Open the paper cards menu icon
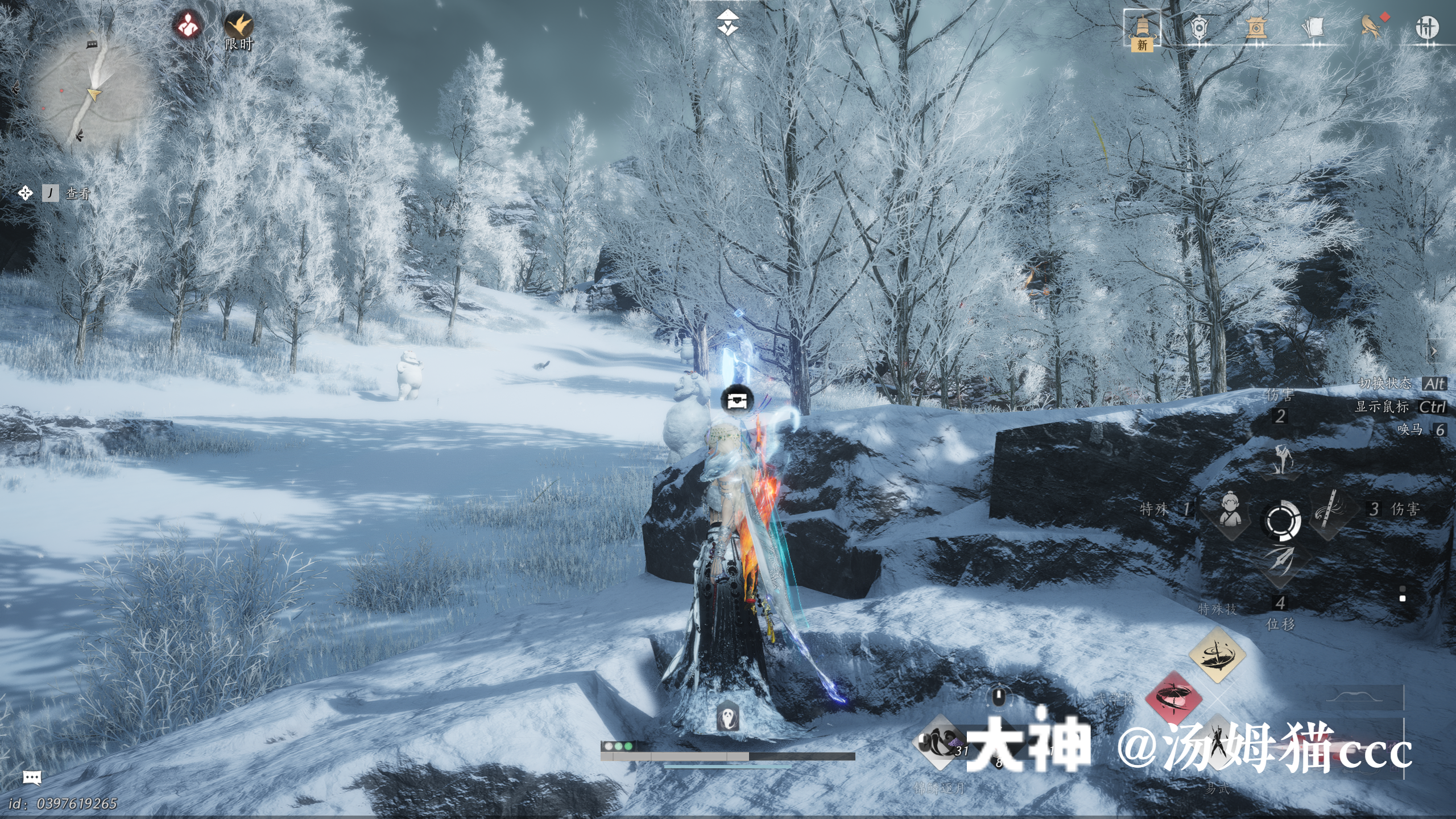 point(1313,27)
